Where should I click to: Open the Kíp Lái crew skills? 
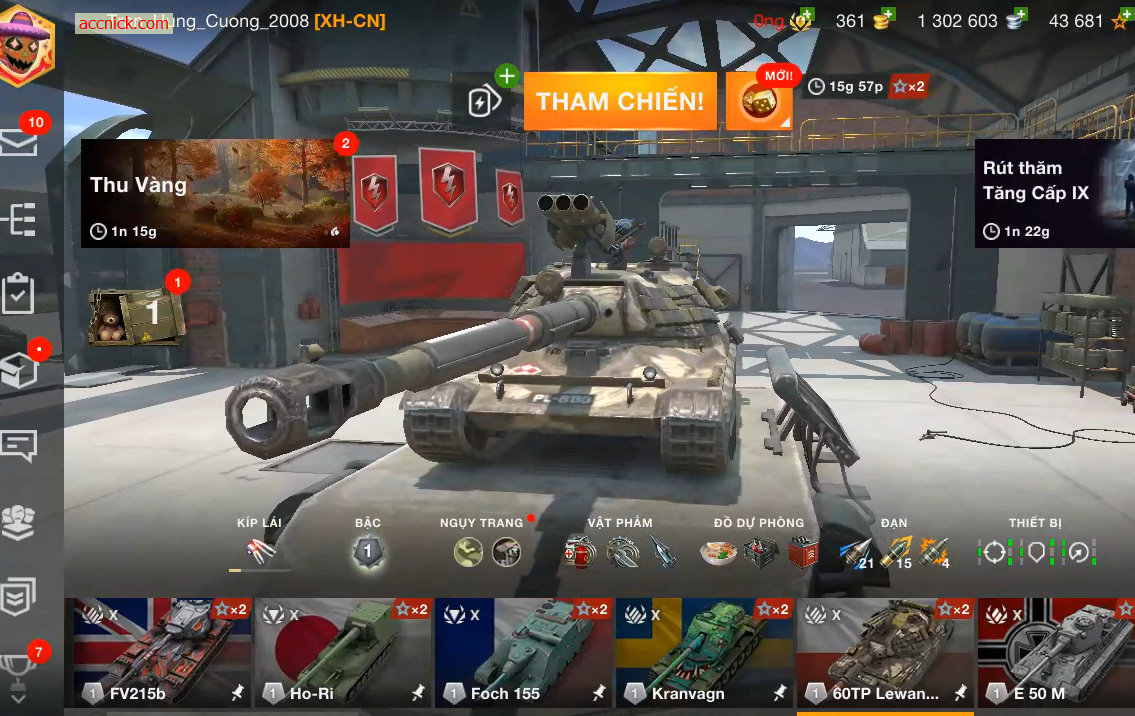(260, 550)
